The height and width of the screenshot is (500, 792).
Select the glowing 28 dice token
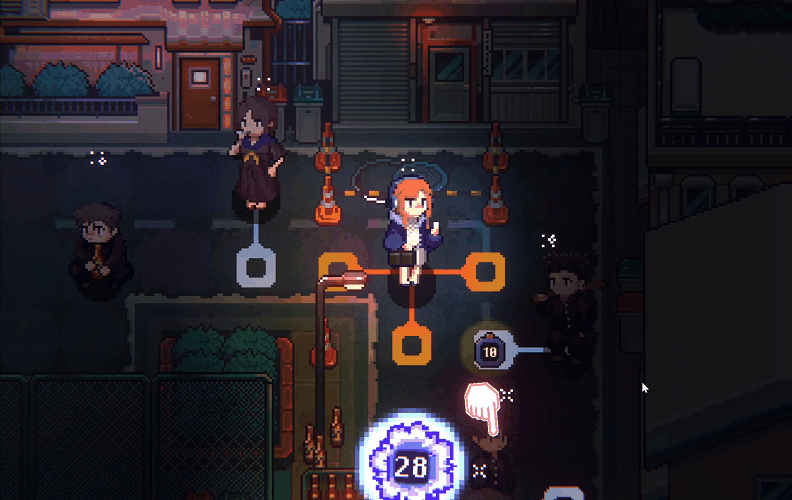410,465
